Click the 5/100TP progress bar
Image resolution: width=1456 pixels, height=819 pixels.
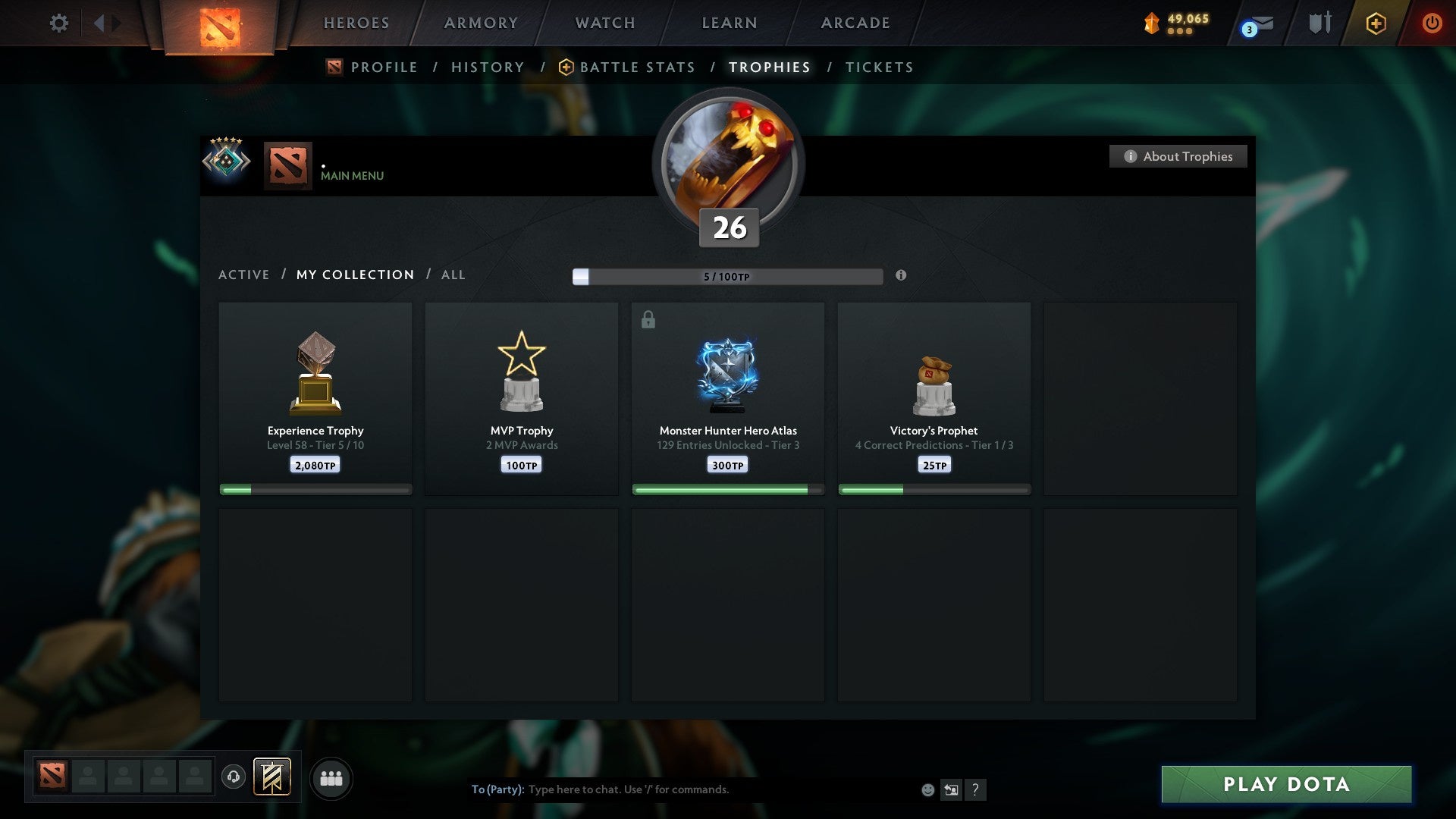coord(726,277)
